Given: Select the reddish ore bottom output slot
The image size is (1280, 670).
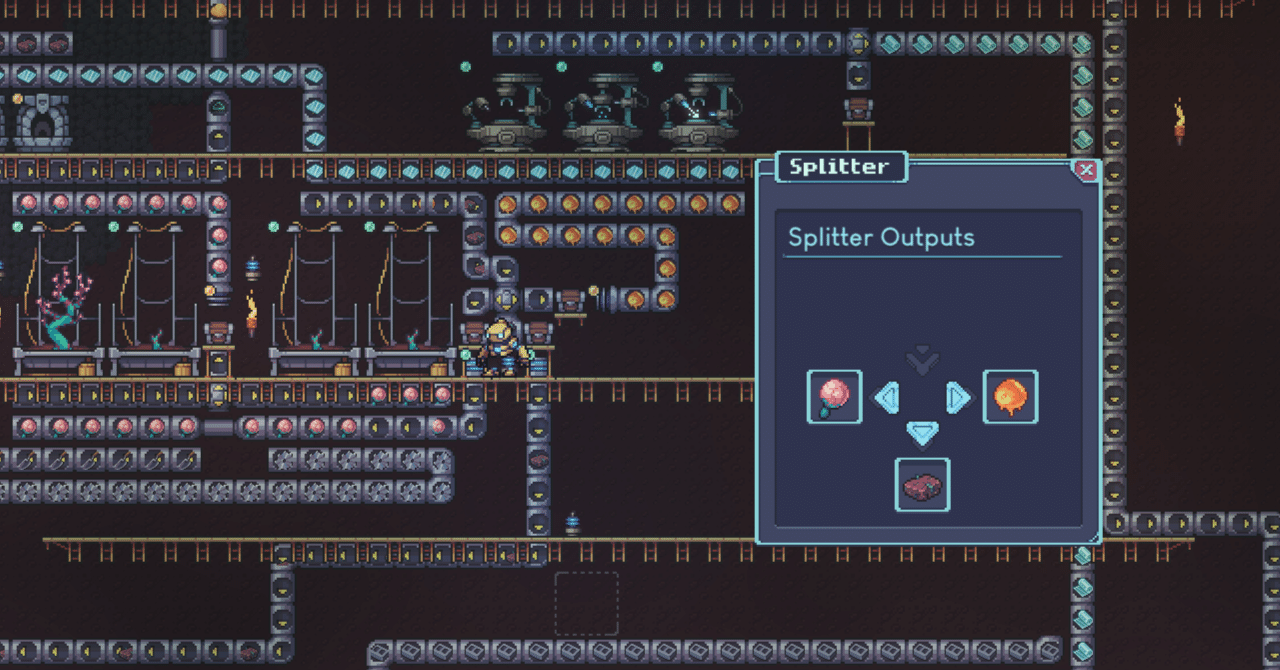Looking at the screenshot, I should (x=922, y=485).
